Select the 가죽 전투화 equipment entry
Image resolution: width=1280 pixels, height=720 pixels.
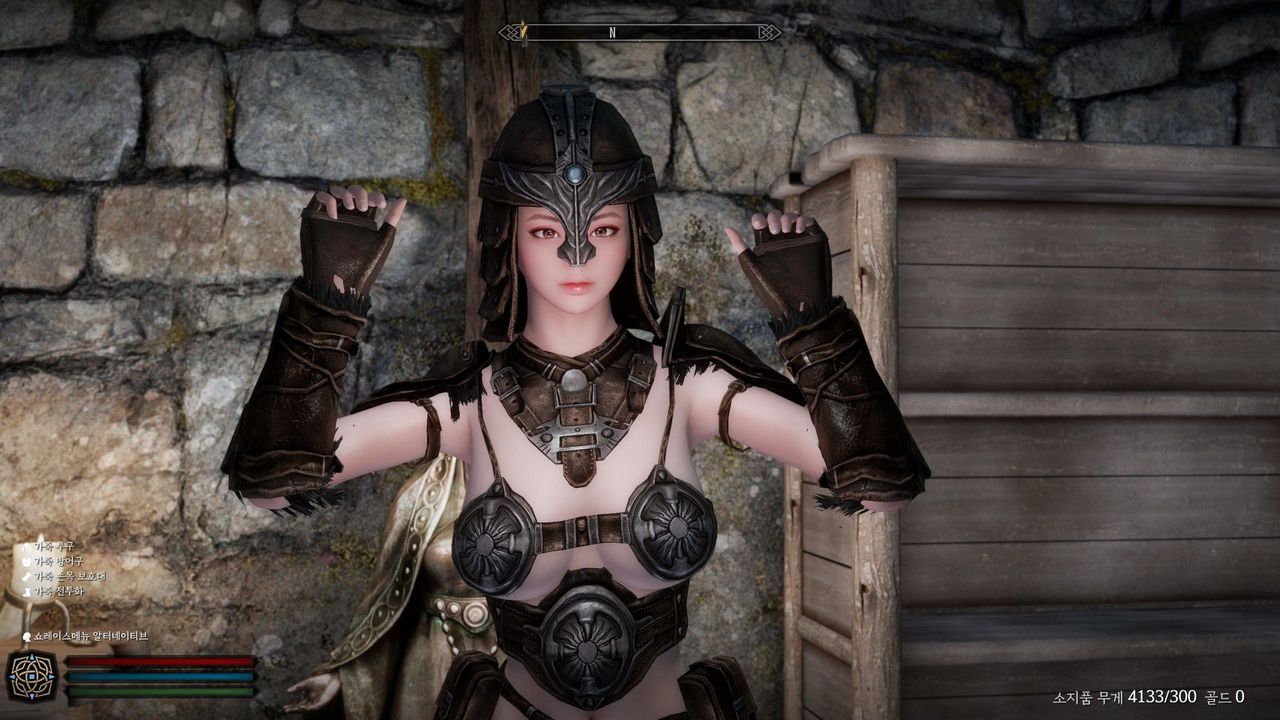tap(59, 591)
